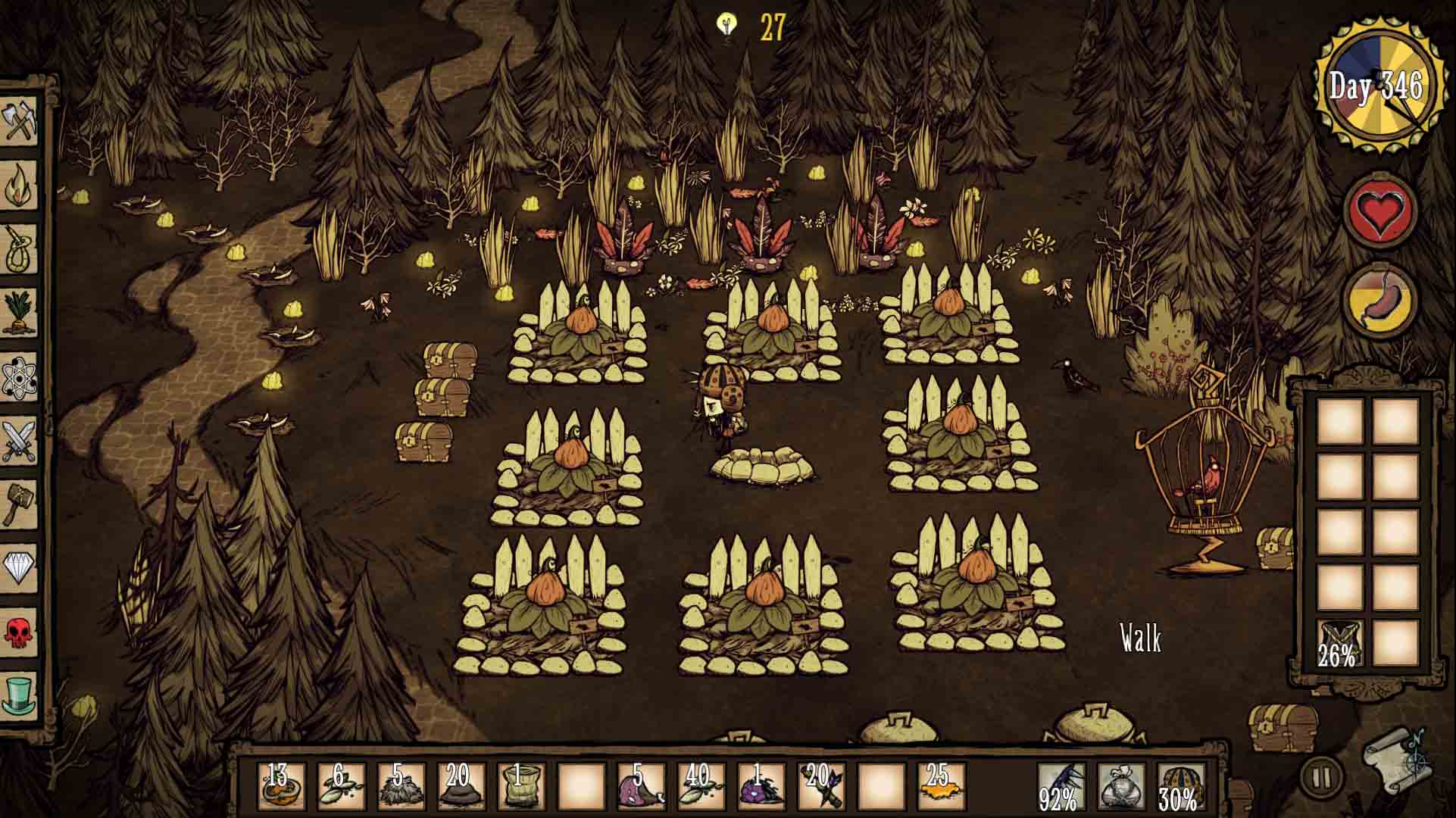Select the armor item at 26% in backpack
1456x818 pixels.
tap(1340, 642)
